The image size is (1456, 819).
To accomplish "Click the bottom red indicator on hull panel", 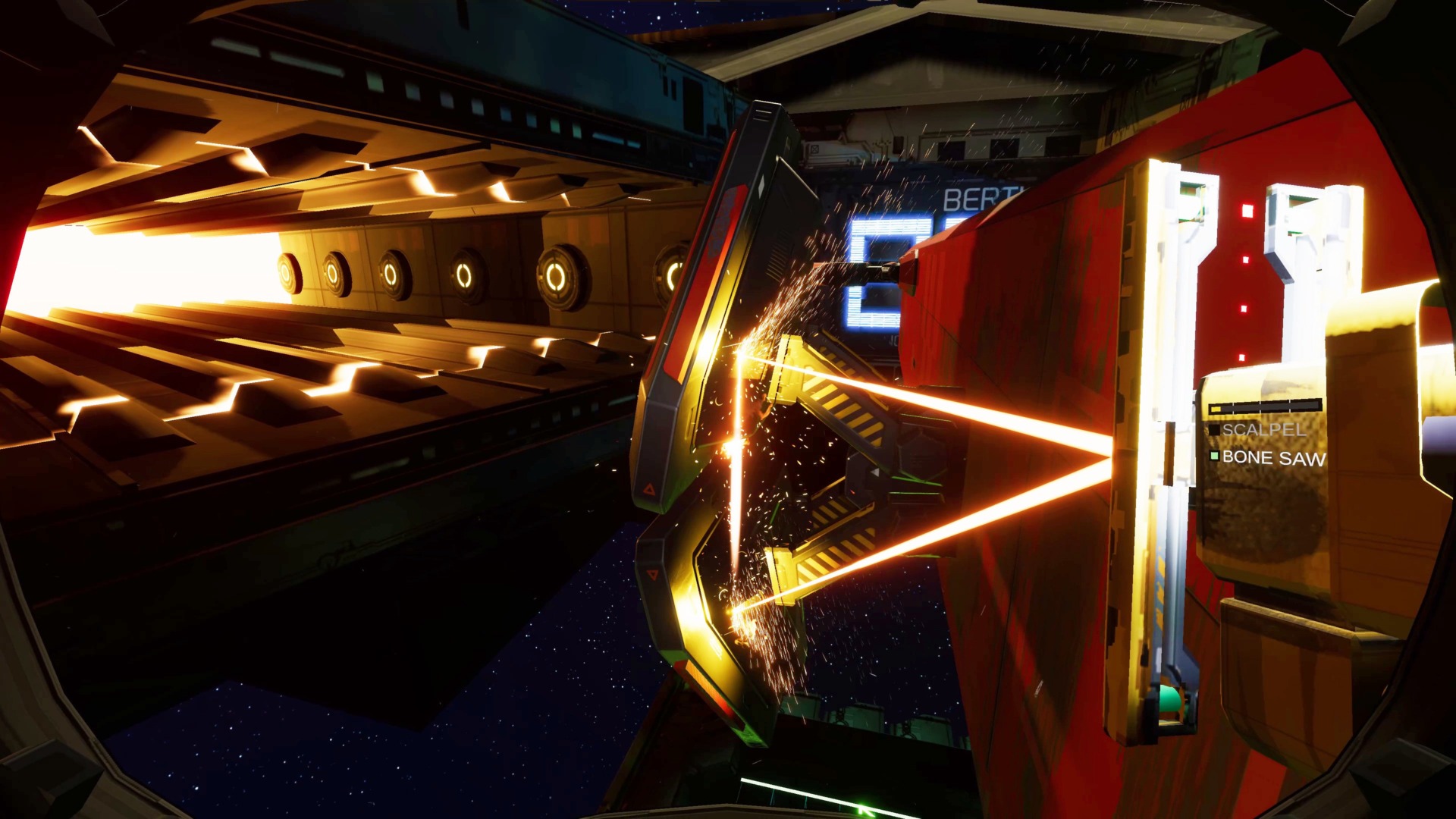I will [1241, 356].
